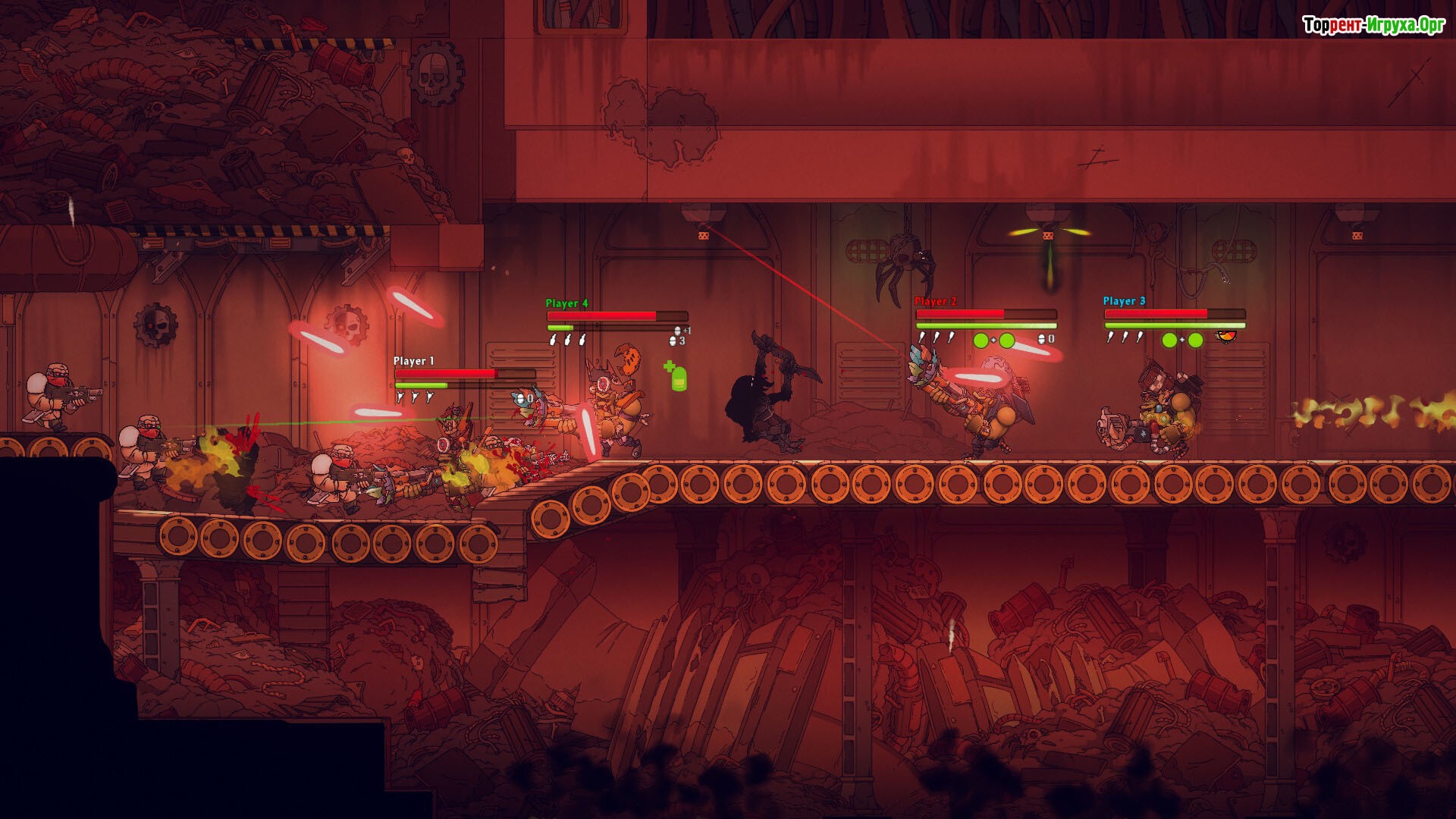
Task: Click the Player 2 name label
Action: coord(935,301)
